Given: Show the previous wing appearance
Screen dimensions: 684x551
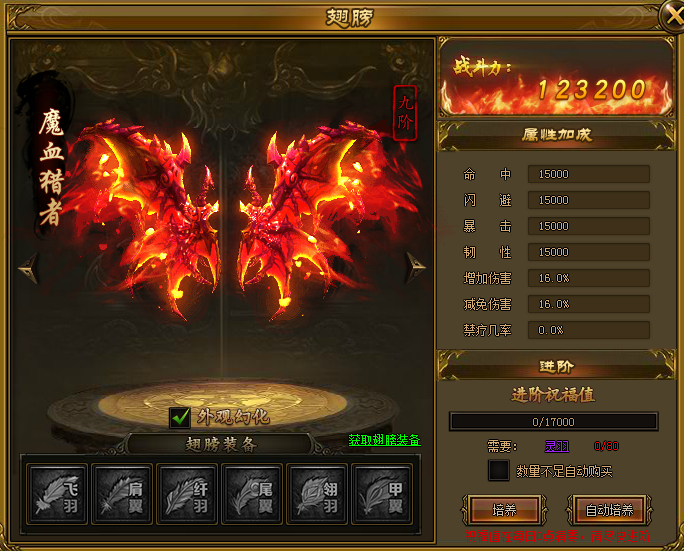Looking at the screenshot, I should (x=27, y=265).
